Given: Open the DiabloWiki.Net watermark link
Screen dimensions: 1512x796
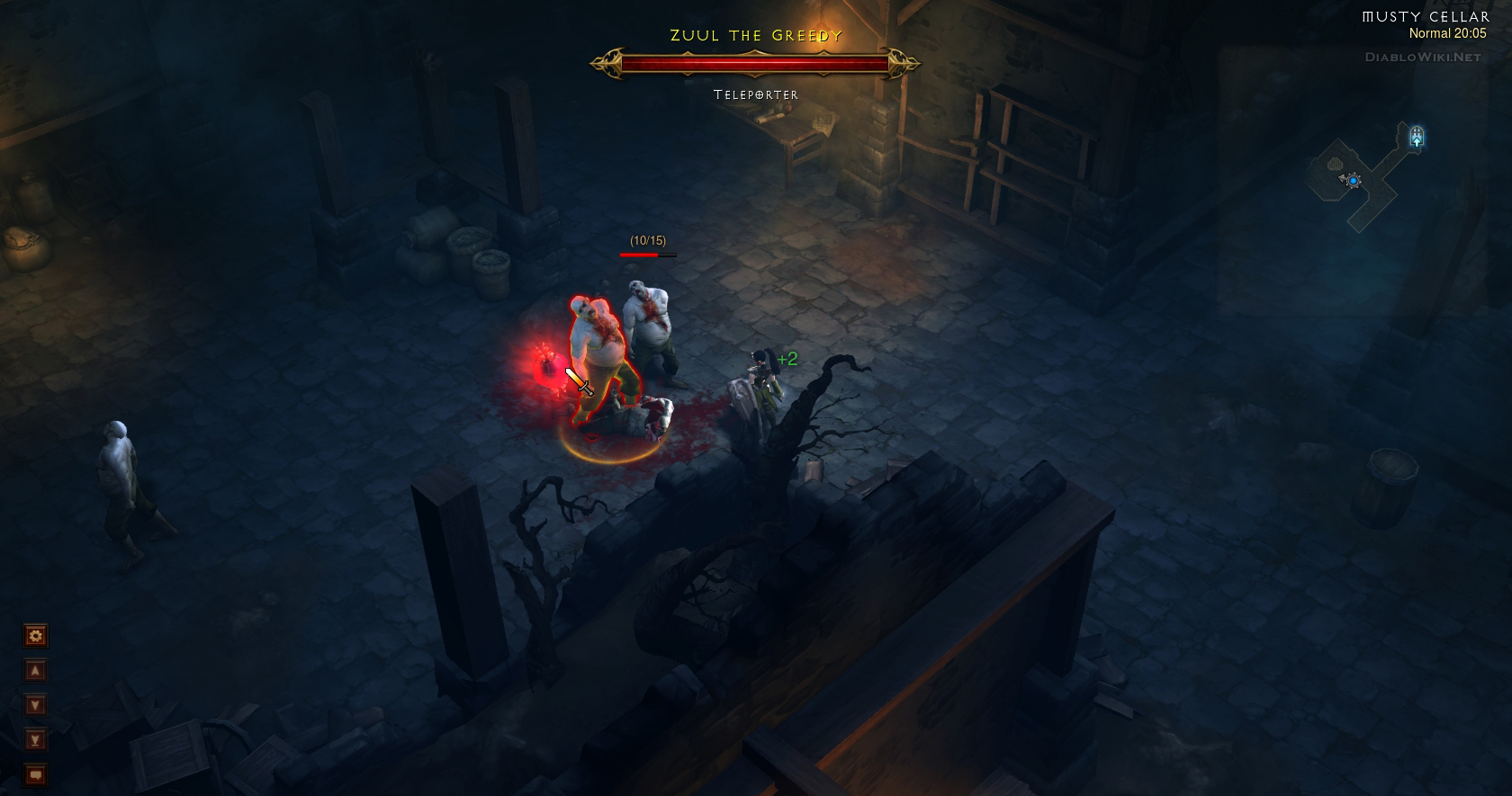Looking at the screenshot, I should (1422, 57).
